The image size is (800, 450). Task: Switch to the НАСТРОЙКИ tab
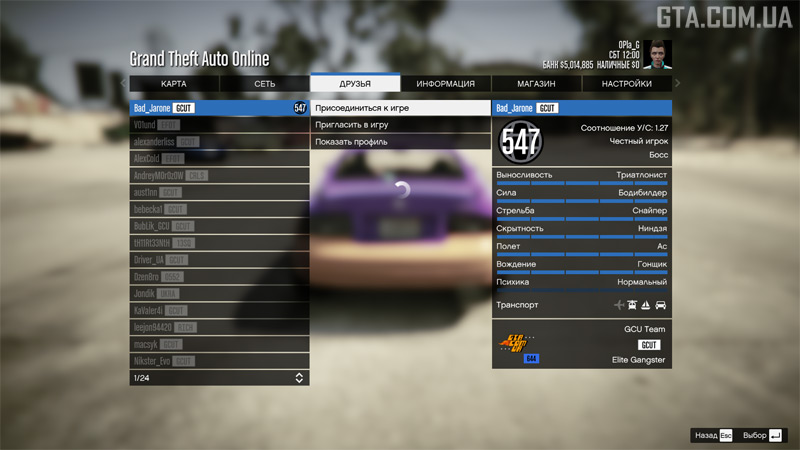click(627, 84)
